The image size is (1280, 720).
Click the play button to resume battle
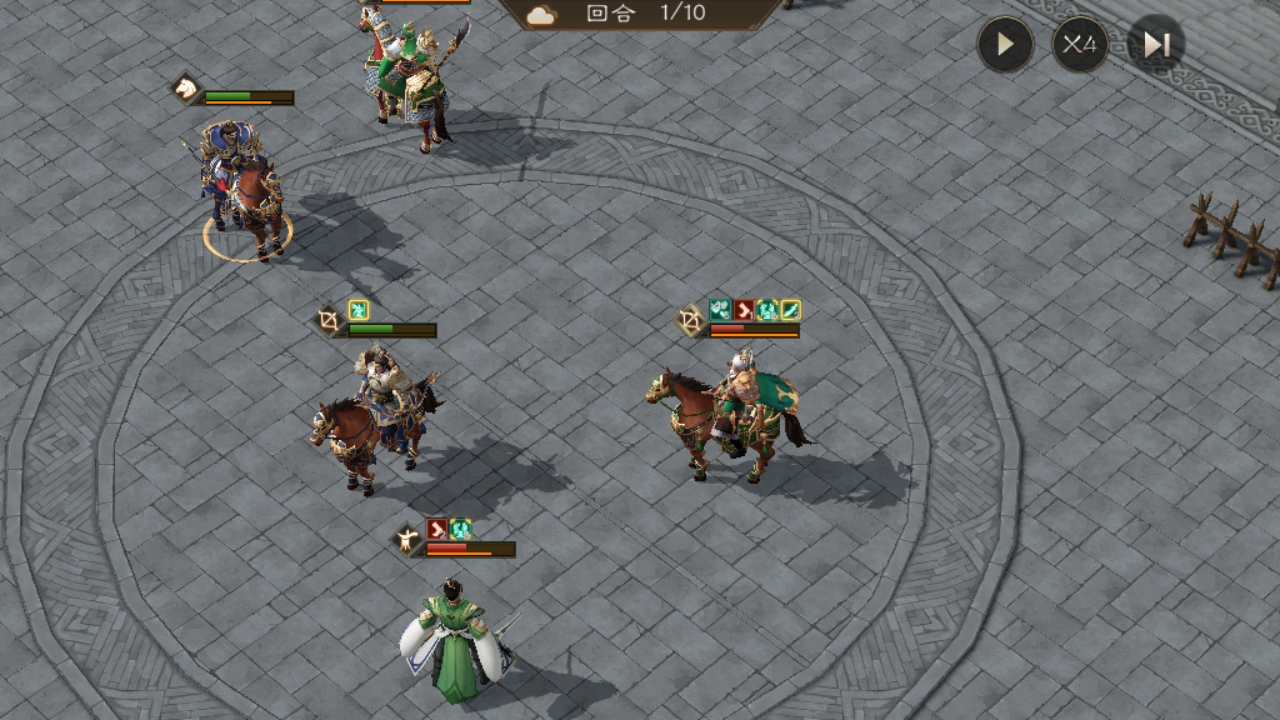tap(1005, 45)
